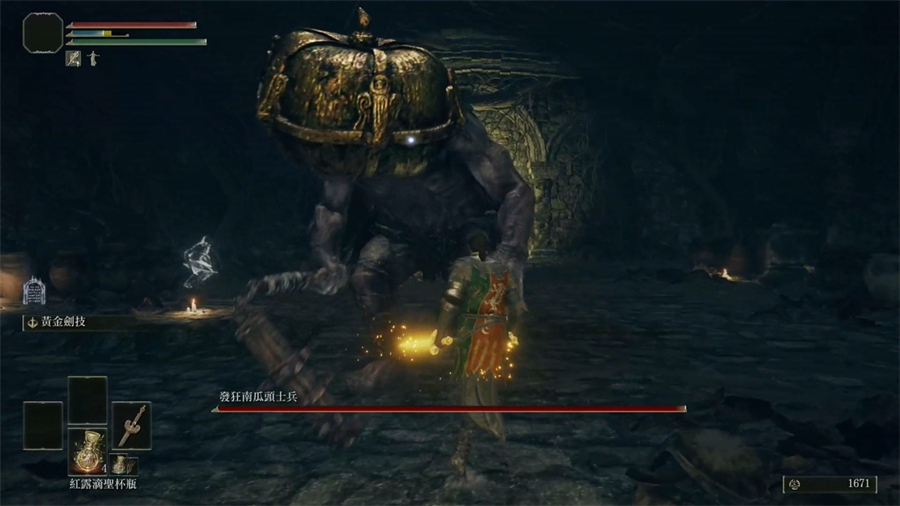Click the octagonal portrait frame

click(43, 35)
